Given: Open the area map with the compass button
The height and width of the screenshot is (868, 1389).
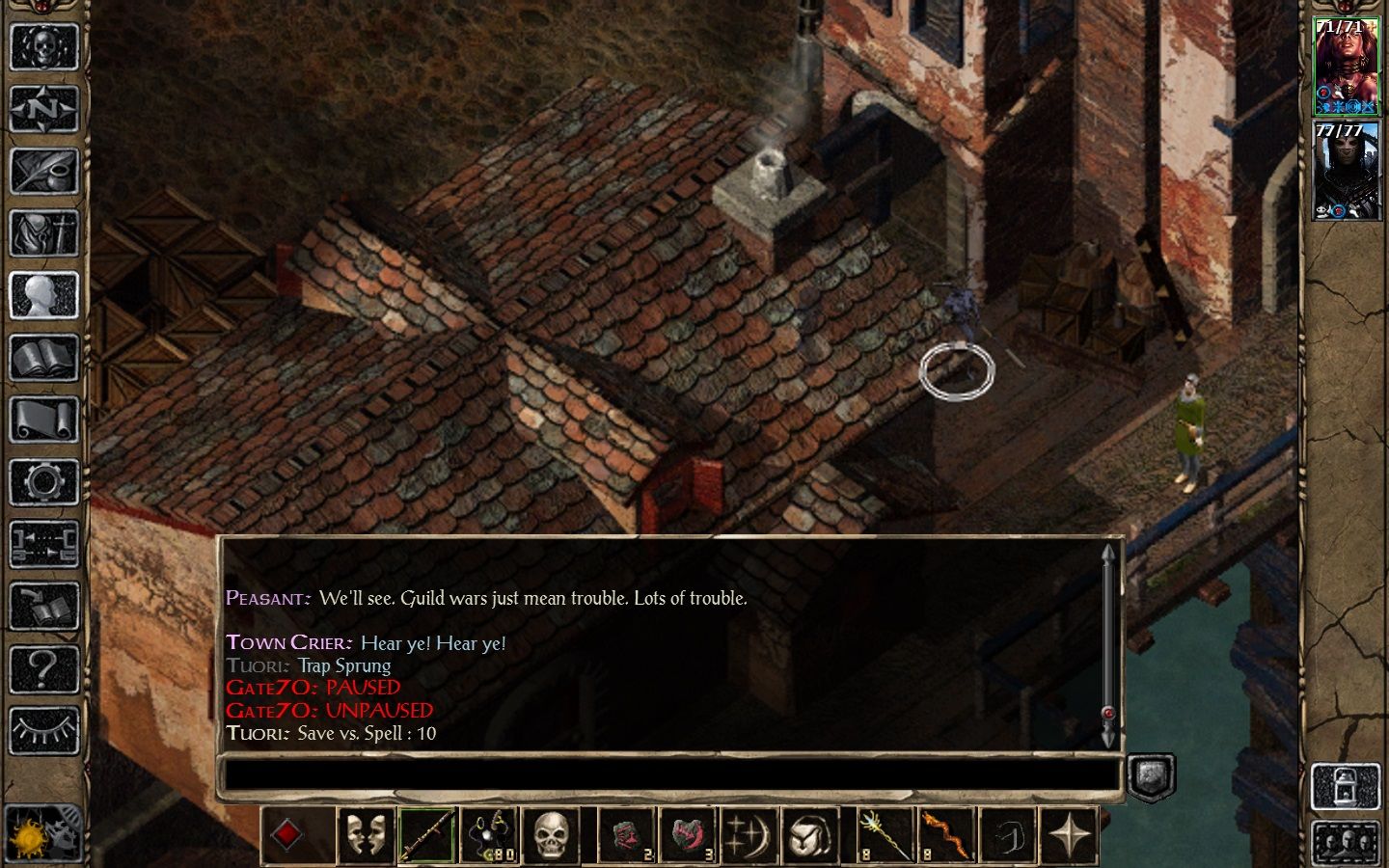Looking at the screenshot, I should click(43, 108).
